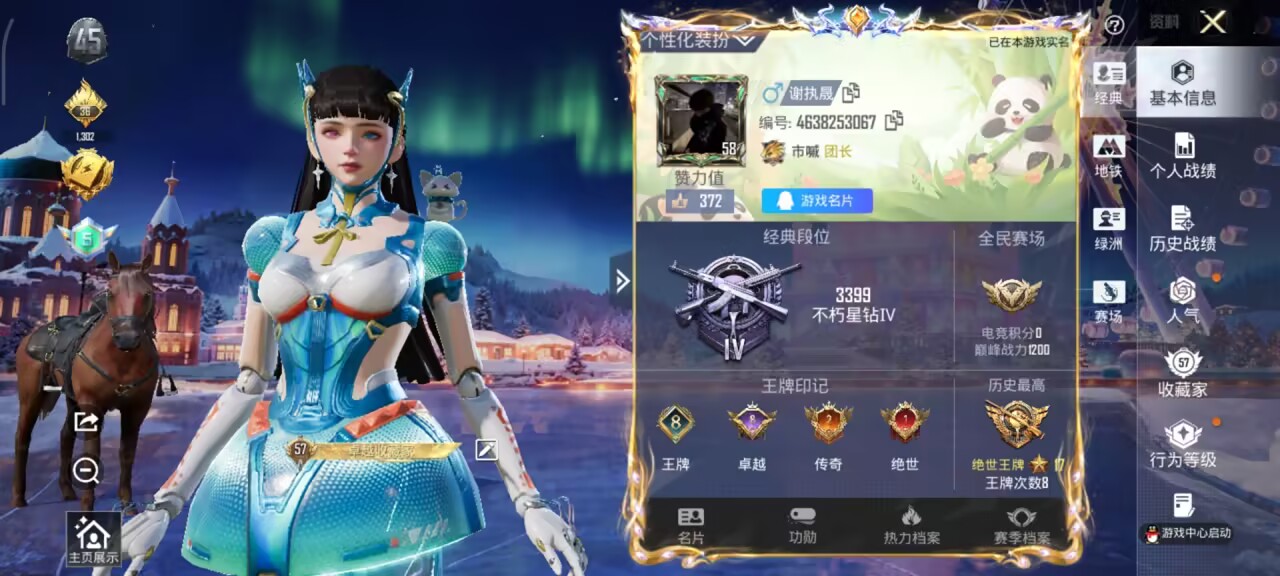This screenshot has width=1280, height=576.
Task: Switch to 功勋 bottom tab
Action: 802,525
